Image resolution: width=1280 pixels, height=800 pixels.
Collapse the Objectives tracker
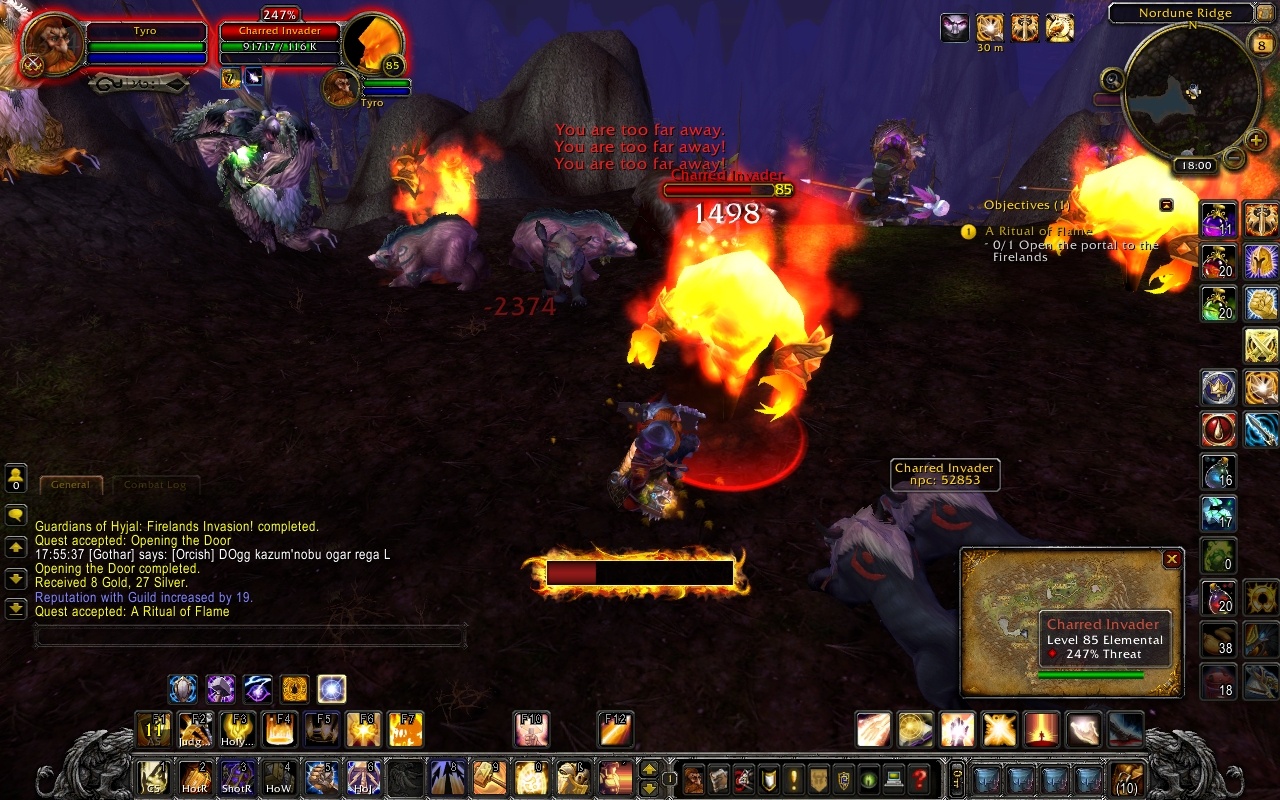(1166, 205)
